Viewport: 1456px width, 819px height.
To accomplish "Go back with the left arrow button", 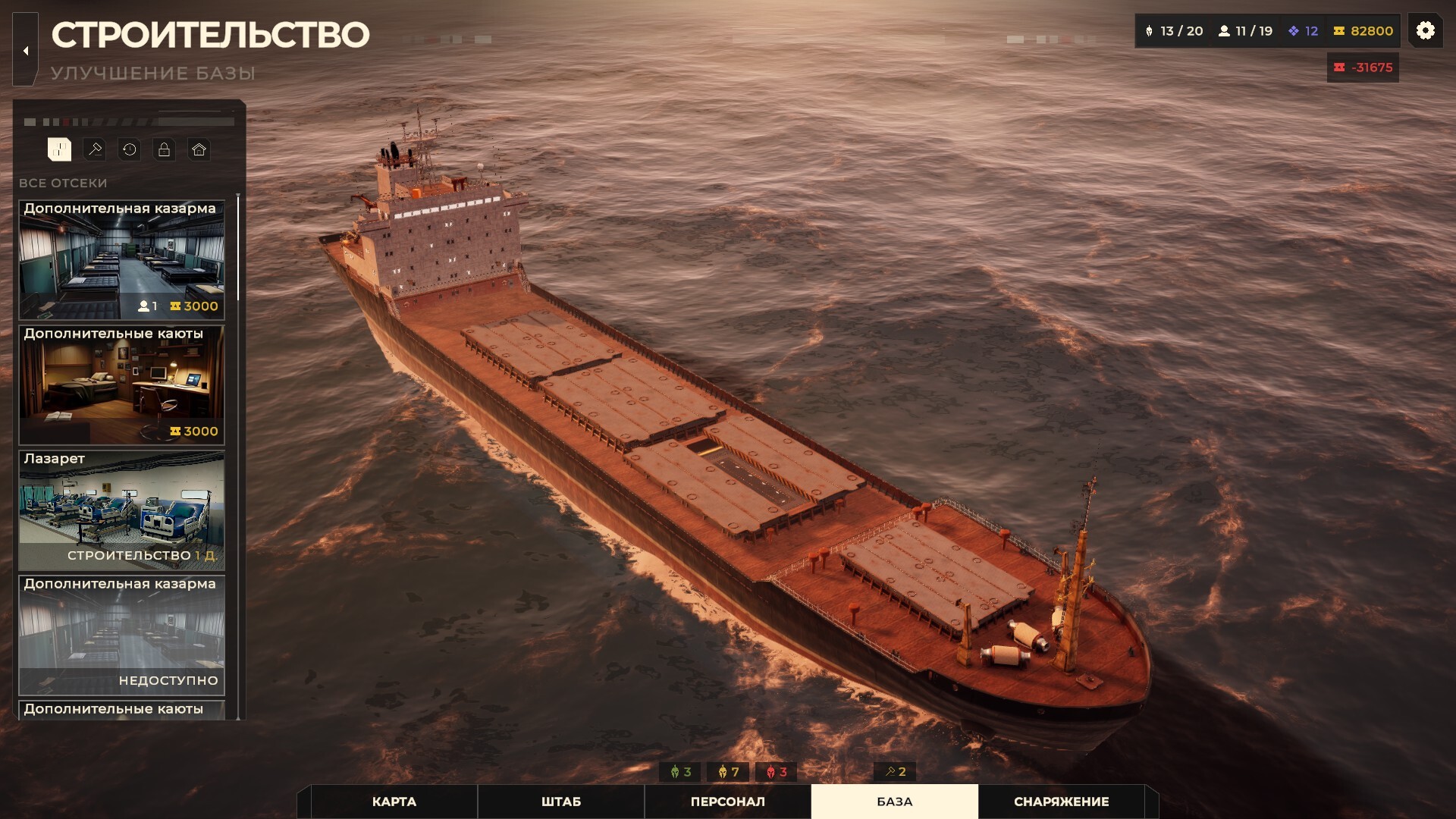I will (26, 51).
